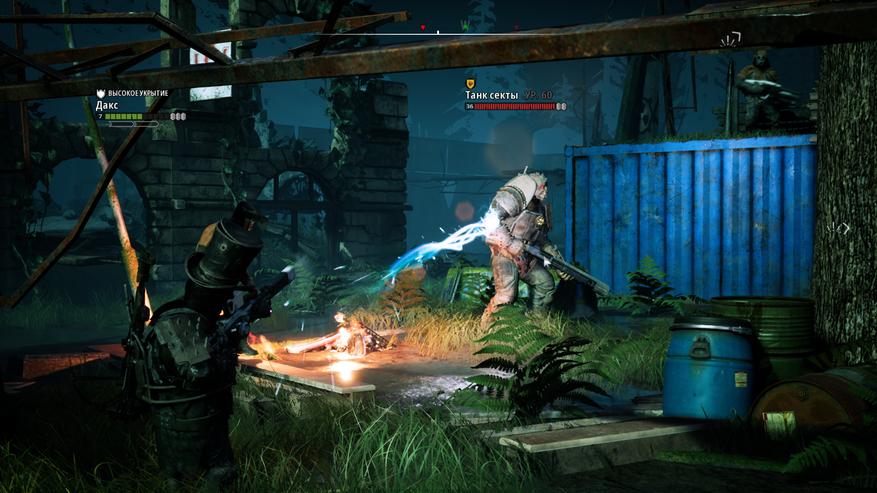Viewport: 877px width, 493px height.
Task: Click the green marker on the compass bar
Action: [465, 26]
